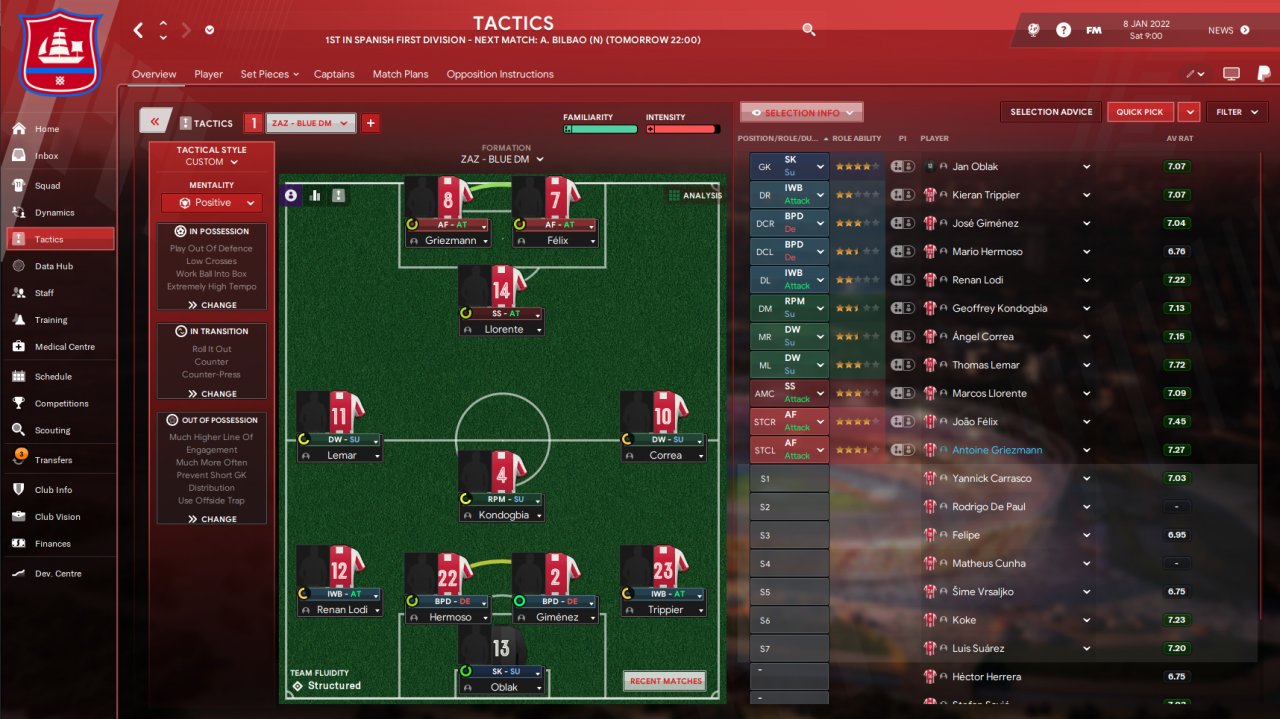Open Selection Advice

point(1051,112)
